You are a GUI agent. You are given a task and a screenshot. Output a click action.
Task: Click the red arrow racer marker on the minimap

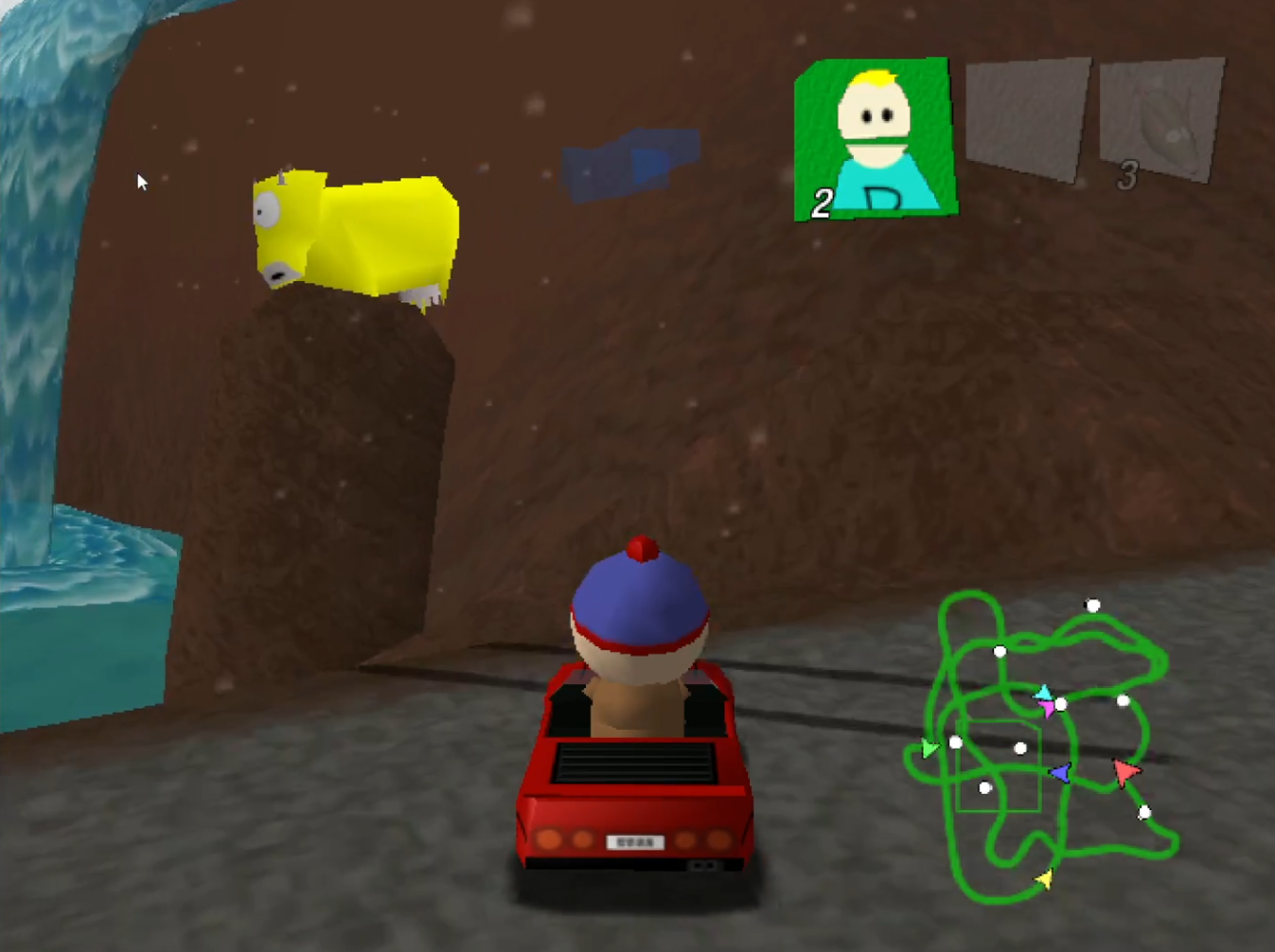(x=1125, y=771)
